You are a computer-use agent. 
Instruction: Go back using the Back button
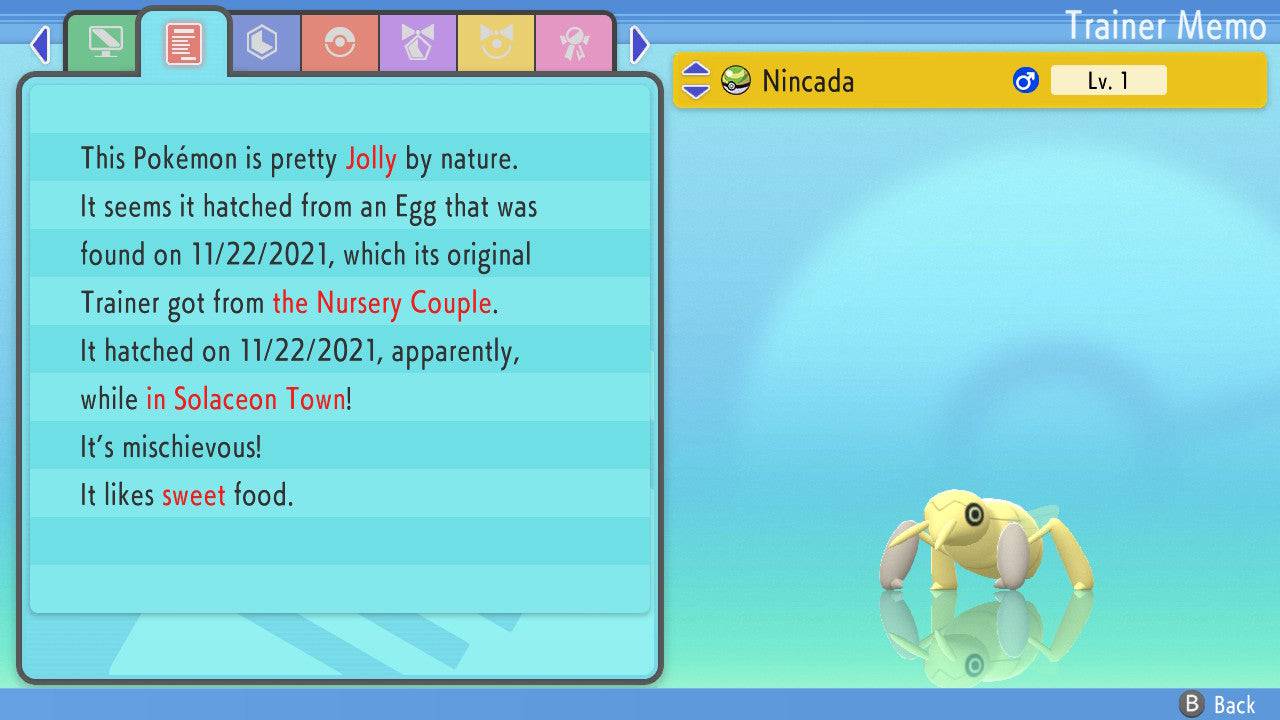click(1218, 705)
